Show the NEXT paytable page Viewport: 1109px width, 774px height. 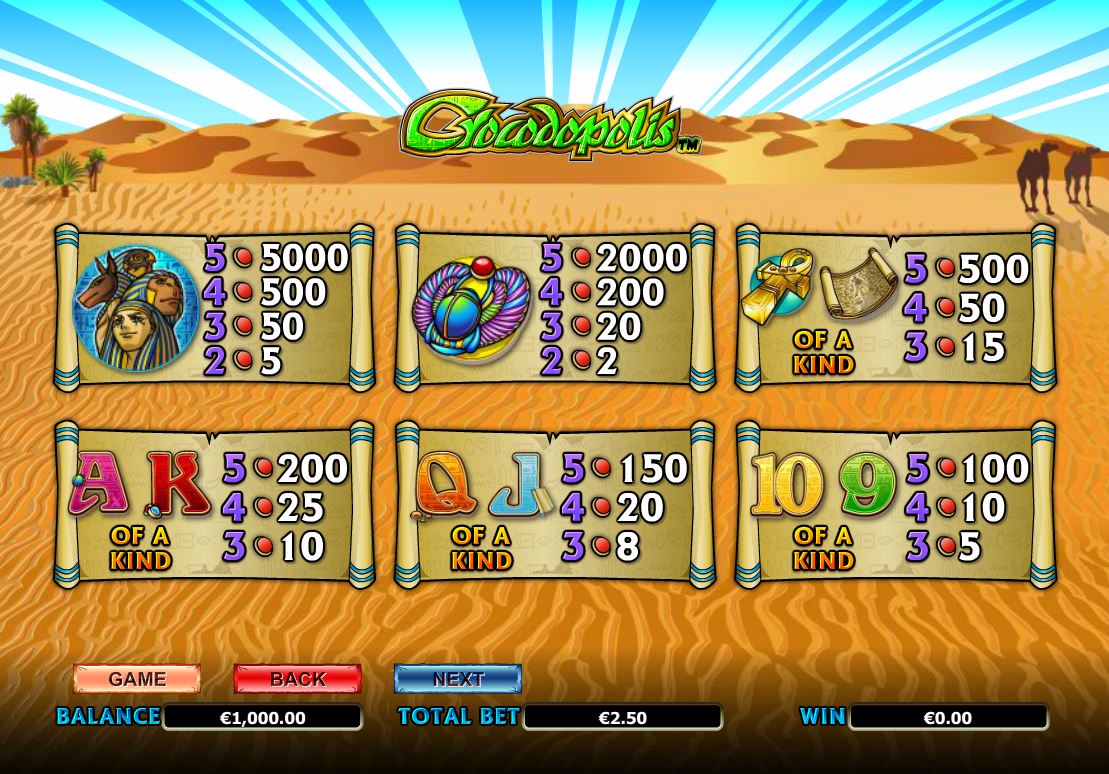coord(458,678)
